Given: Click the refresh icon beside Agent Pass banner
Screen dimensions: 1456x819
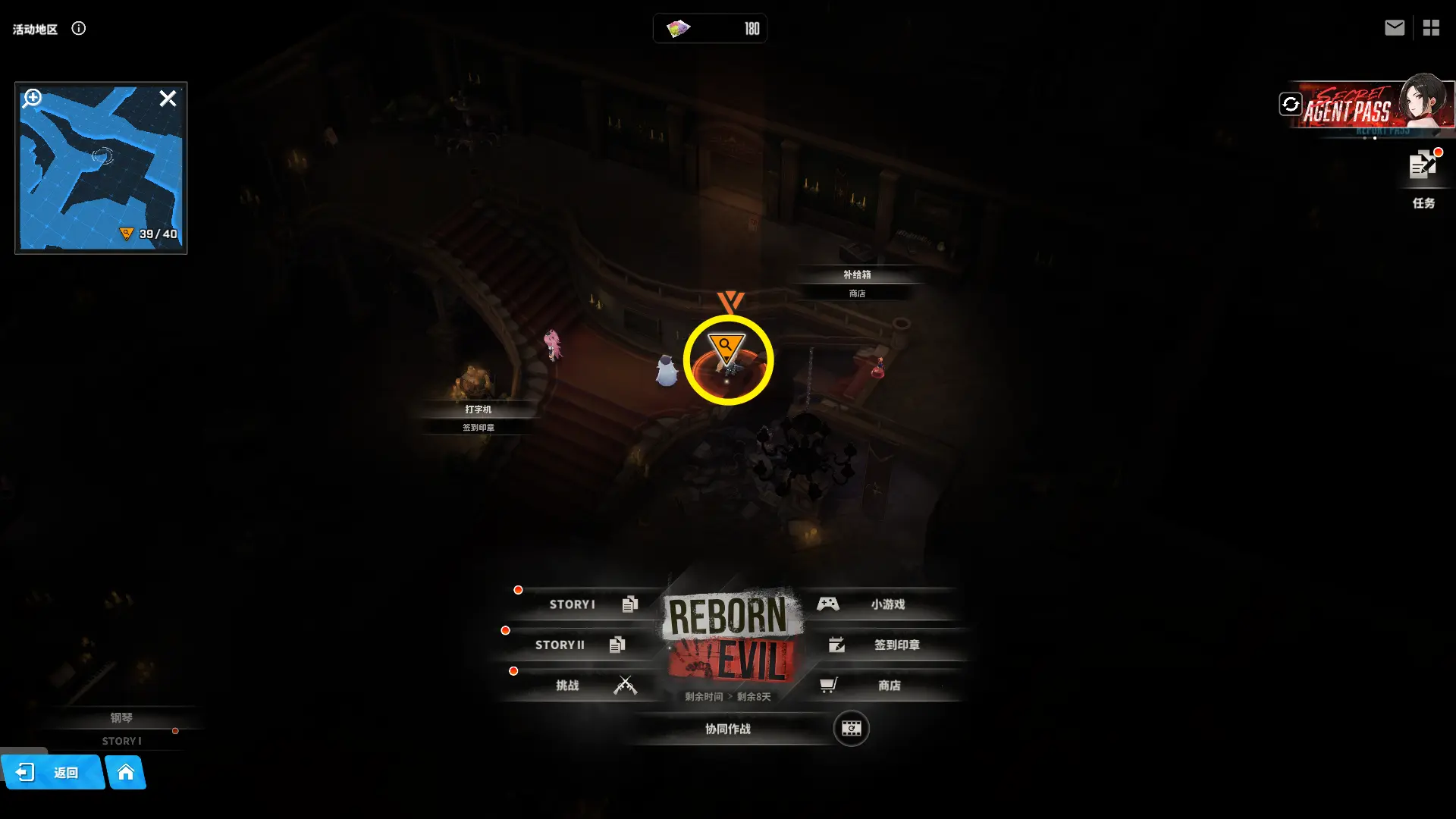Looking at the screenshot, I should click(1290, 104).
